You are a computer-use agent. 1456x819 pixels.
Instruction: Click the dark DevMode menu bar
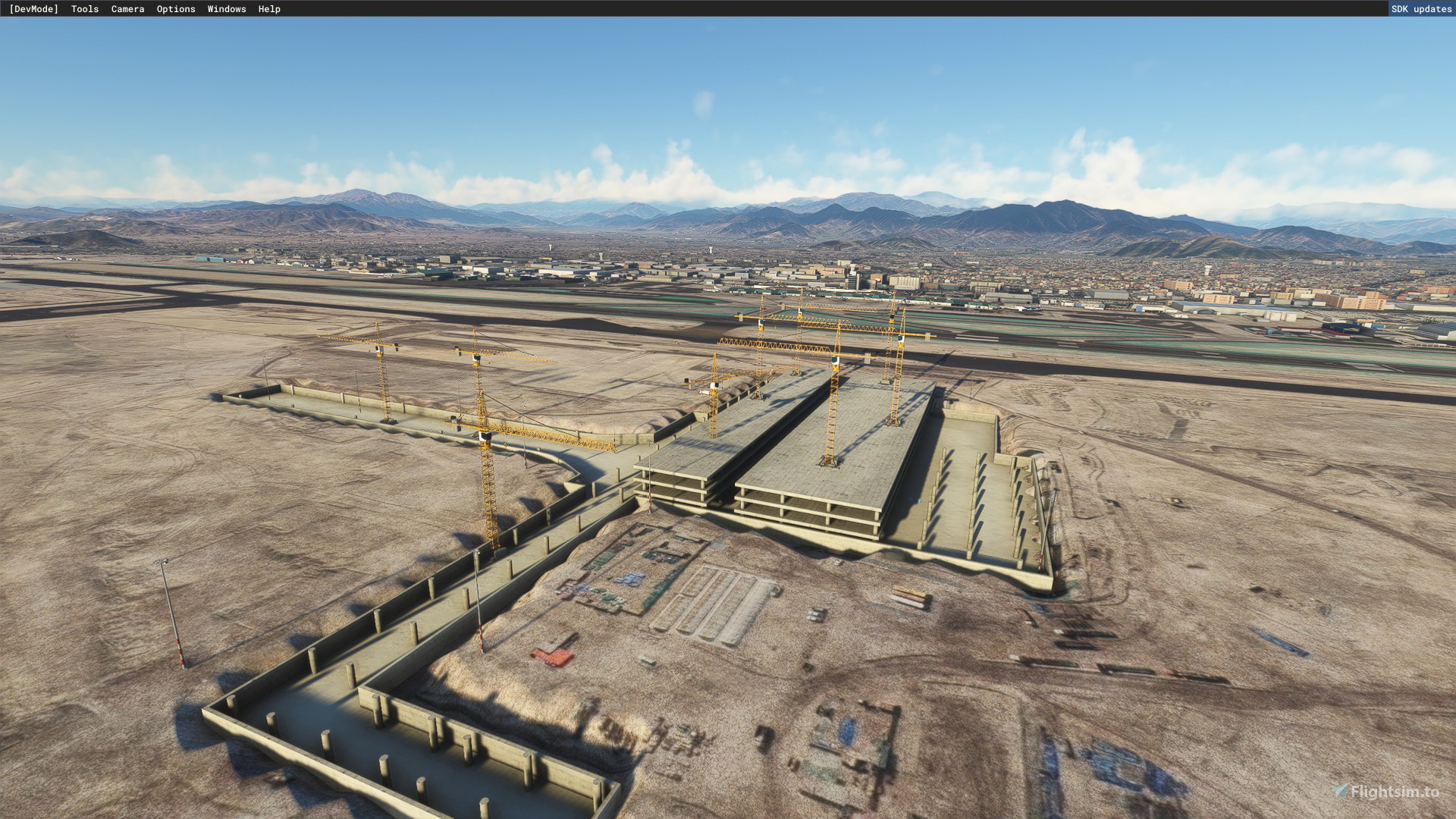coord(531,9)
